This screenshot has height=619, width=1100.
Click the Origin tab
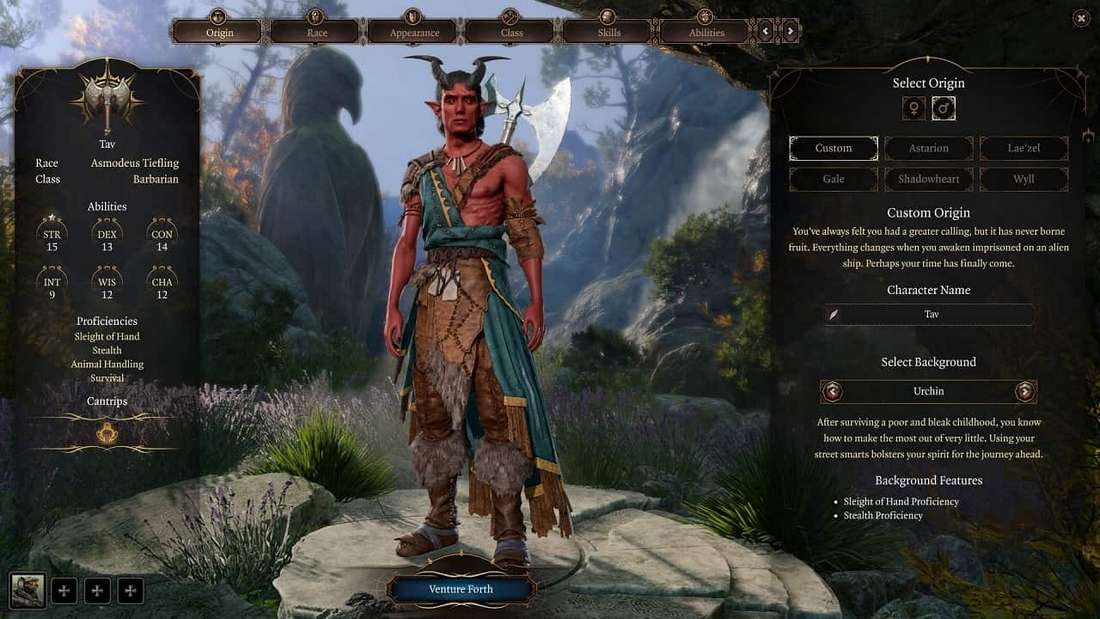[218, 32]
